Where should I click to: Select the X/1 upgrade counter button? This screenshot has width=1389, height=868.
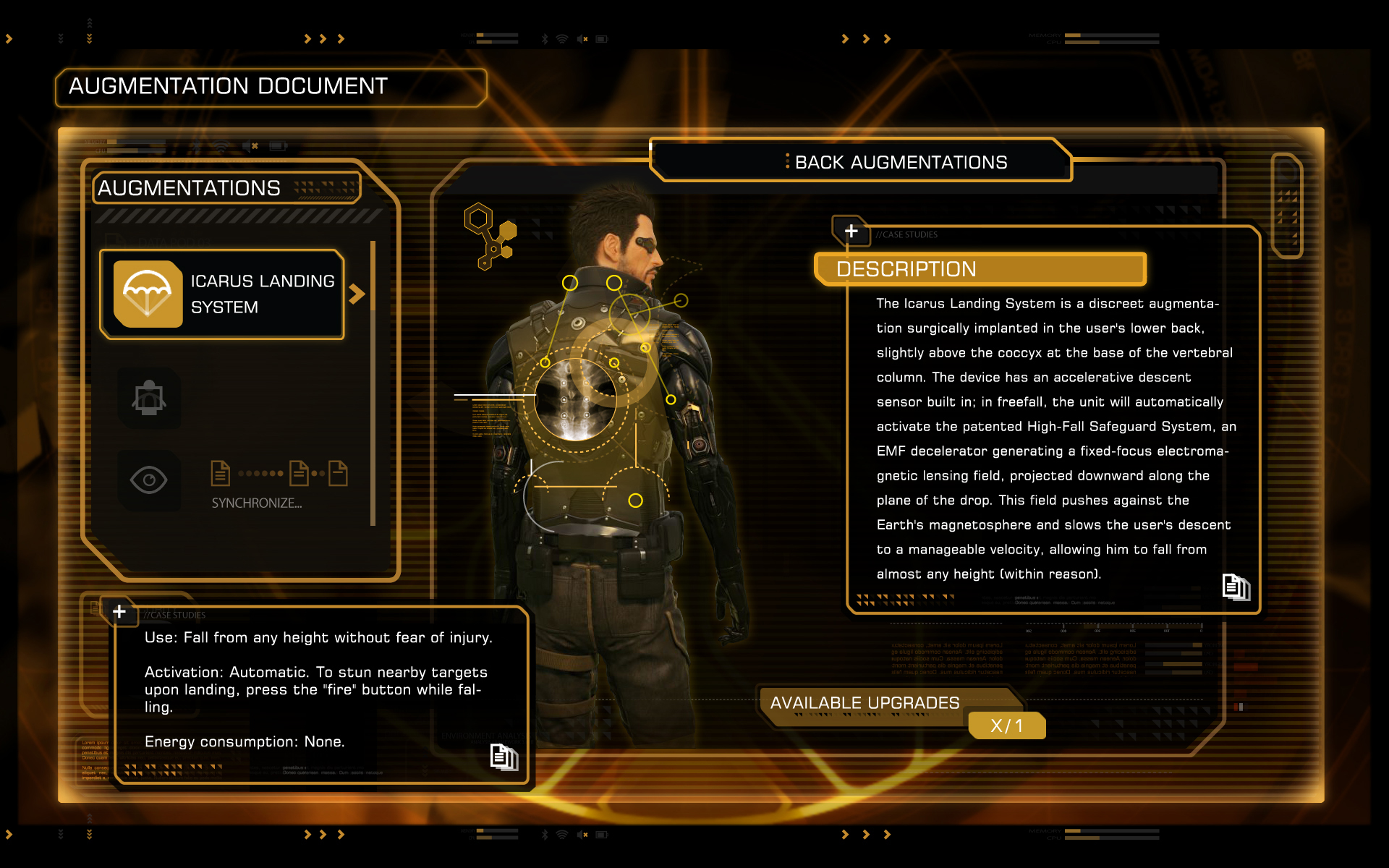pyautogui.click(x=1006, y=726)
